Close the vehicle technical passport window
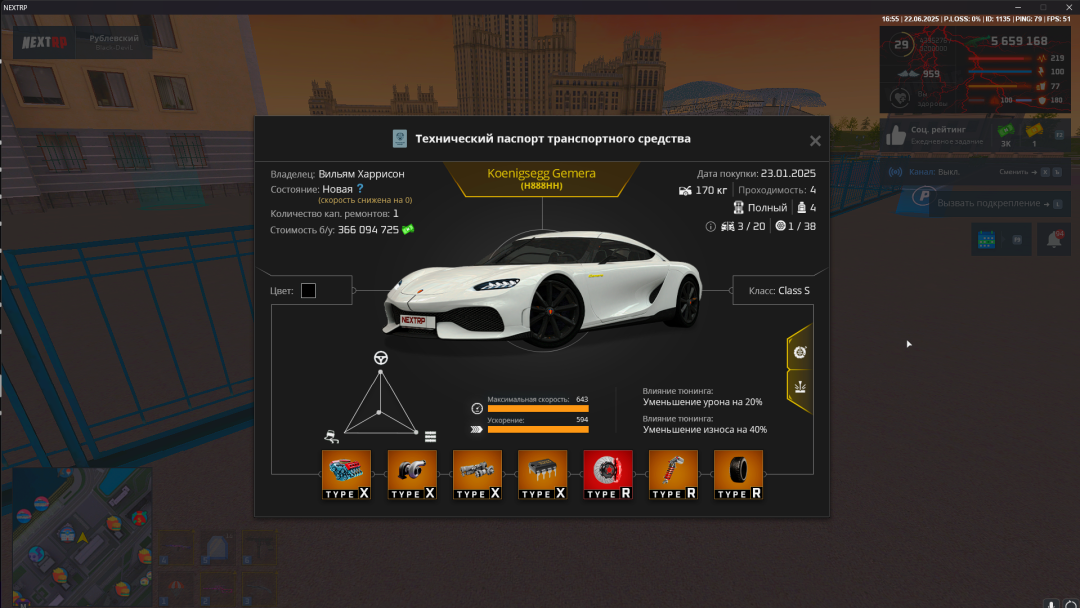This screenshot has height=608, width=1080. coord(815,142)
